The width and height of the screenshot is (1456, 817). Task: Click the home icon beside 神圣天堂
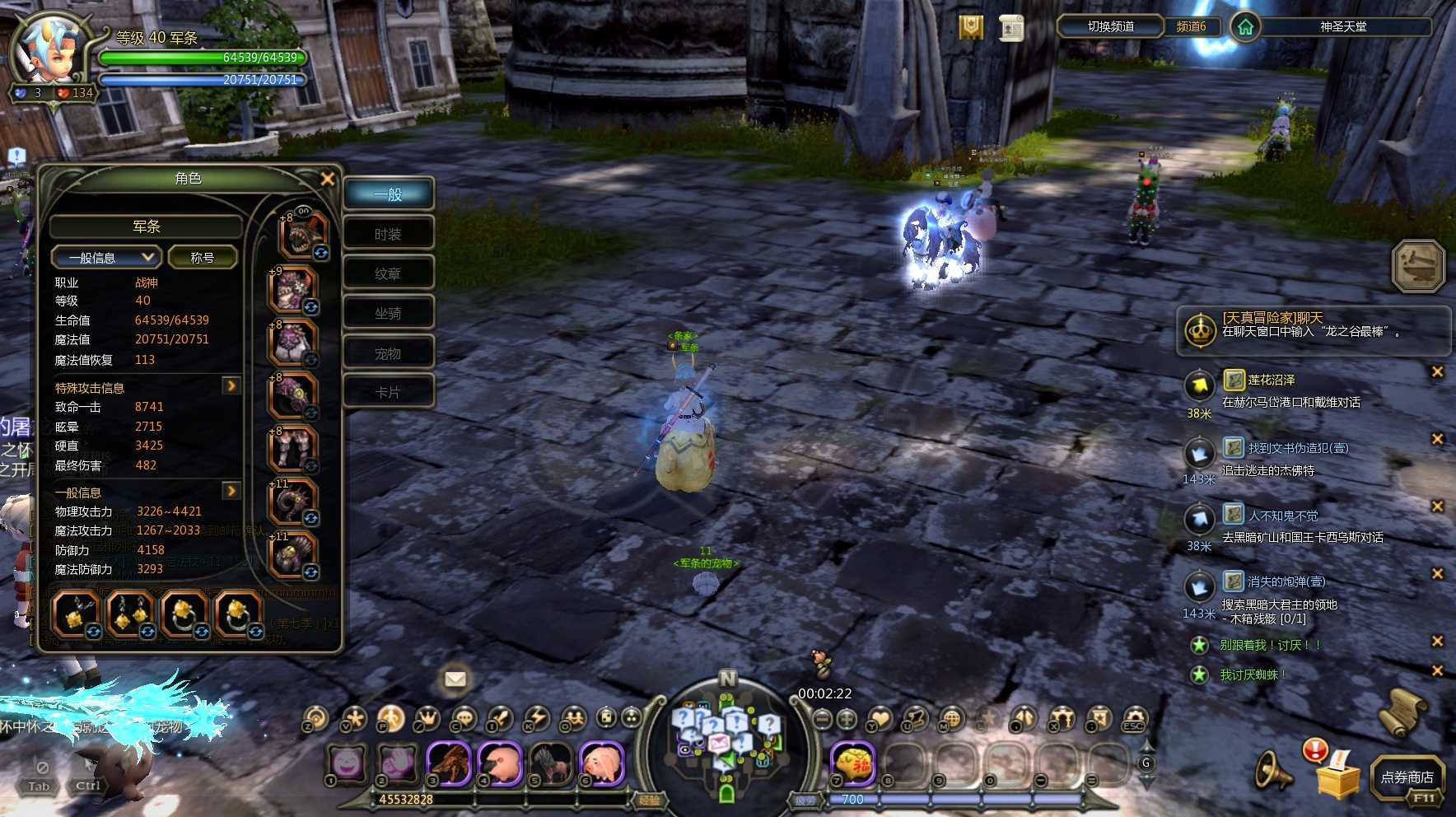pyautogui.click(x=1245, y=27)
